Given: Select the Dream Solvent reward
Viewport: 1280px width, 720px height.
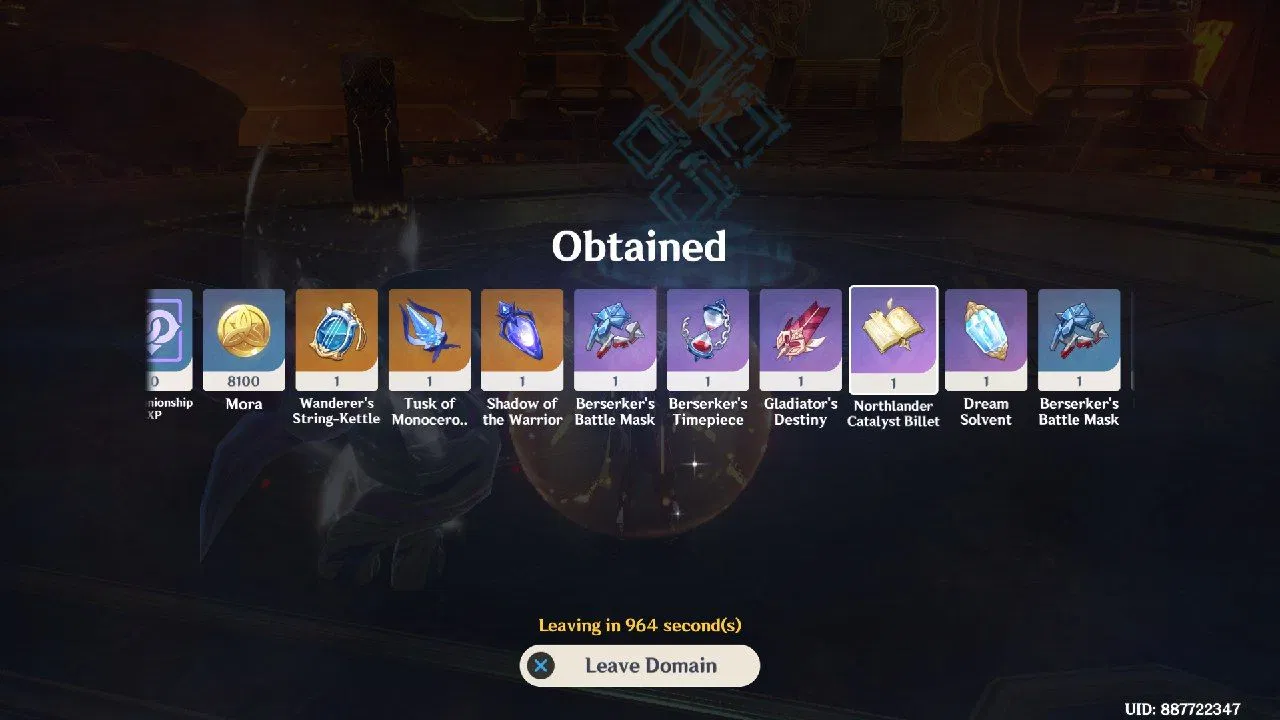Looking at the screenshot, I should click(x=986, y=335).
